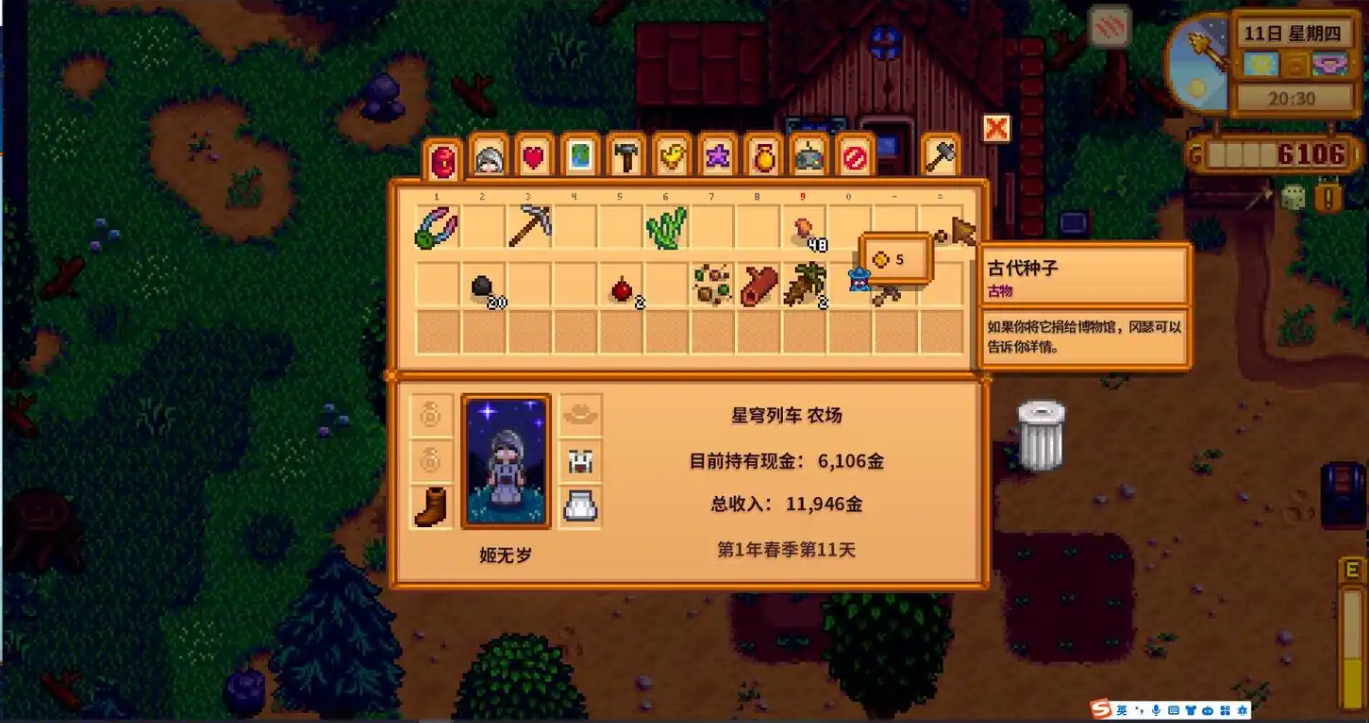Open the money bag wallet tab
Image resolution: width=1369 pixels, height=723 pixels.
[x=762, y=157]
